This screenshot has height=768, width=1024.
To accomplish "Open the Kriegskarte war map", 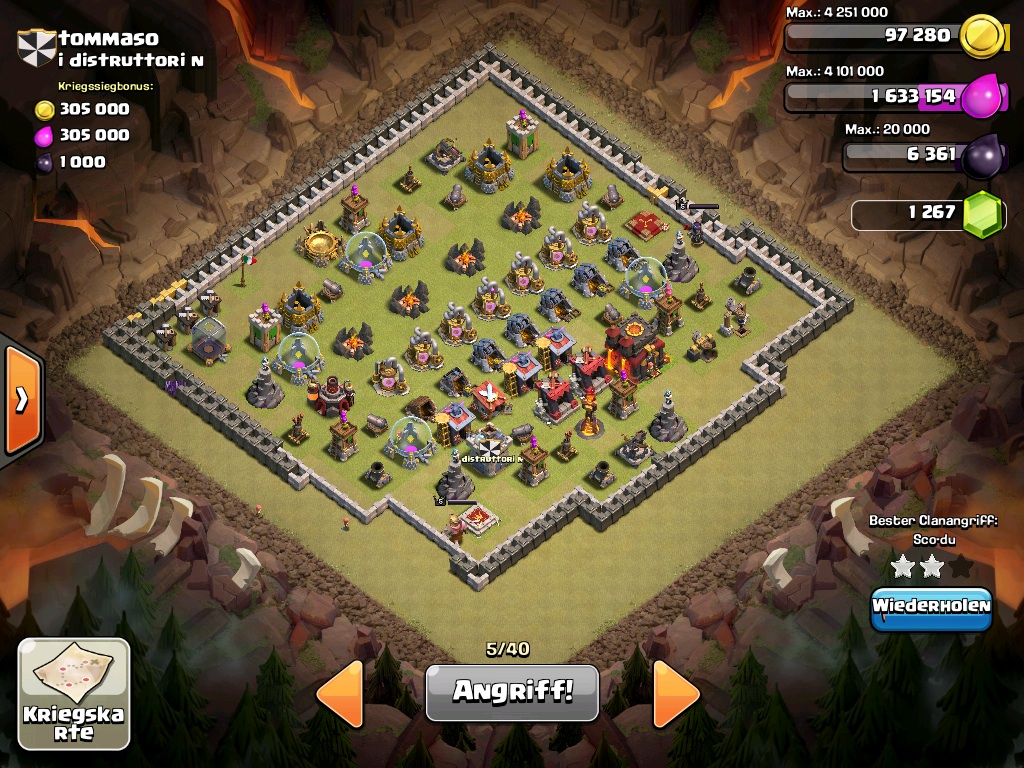I will [74, 694].
